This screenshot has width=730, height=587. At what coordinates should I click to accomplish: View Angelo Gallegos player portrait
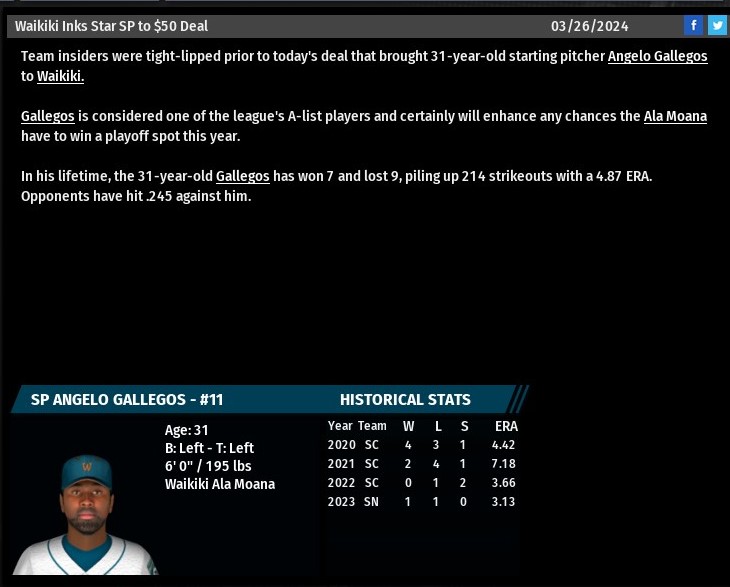pos(87,515)
